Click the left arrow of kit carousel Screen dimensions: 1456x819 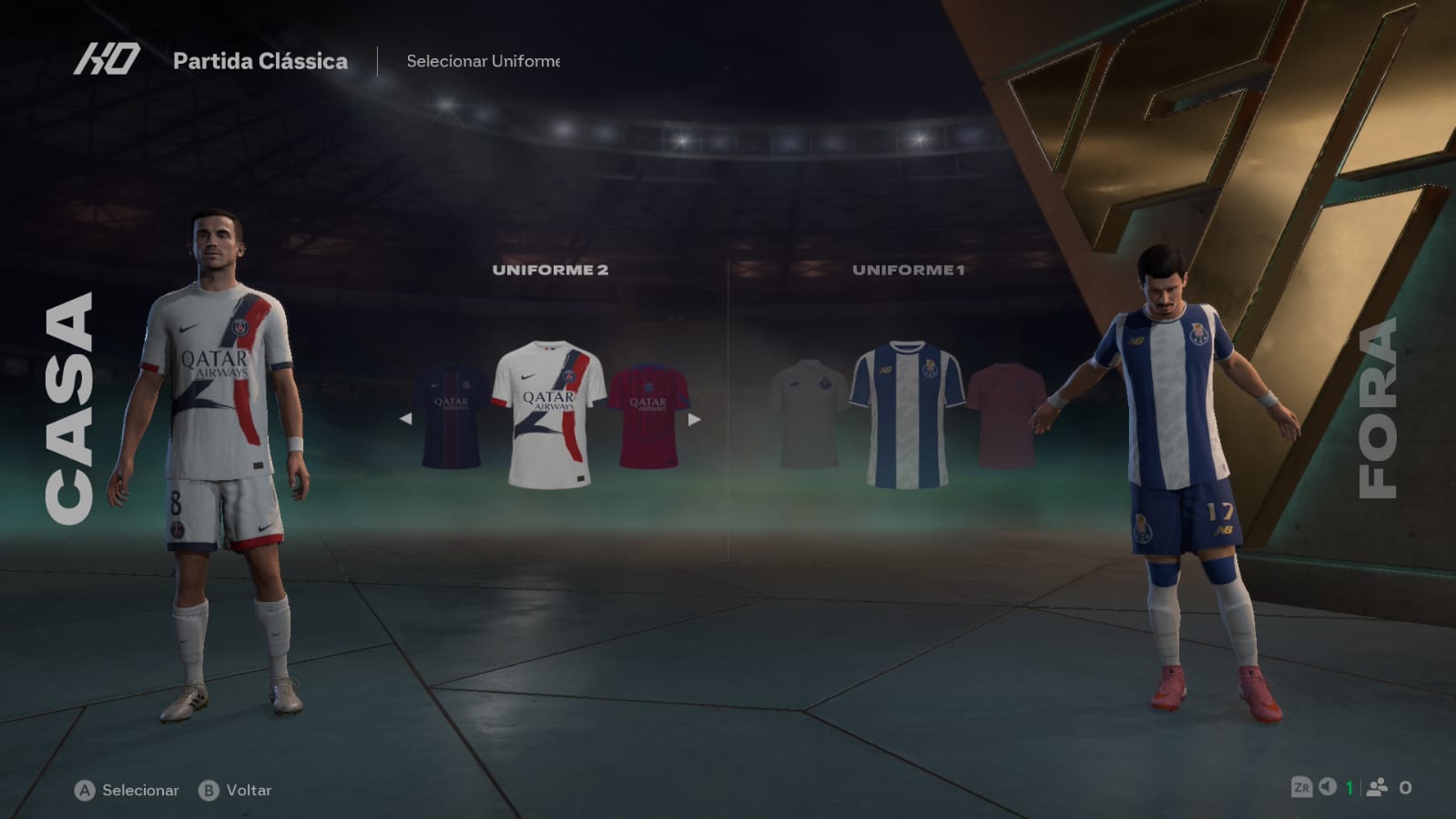(405, 419)
